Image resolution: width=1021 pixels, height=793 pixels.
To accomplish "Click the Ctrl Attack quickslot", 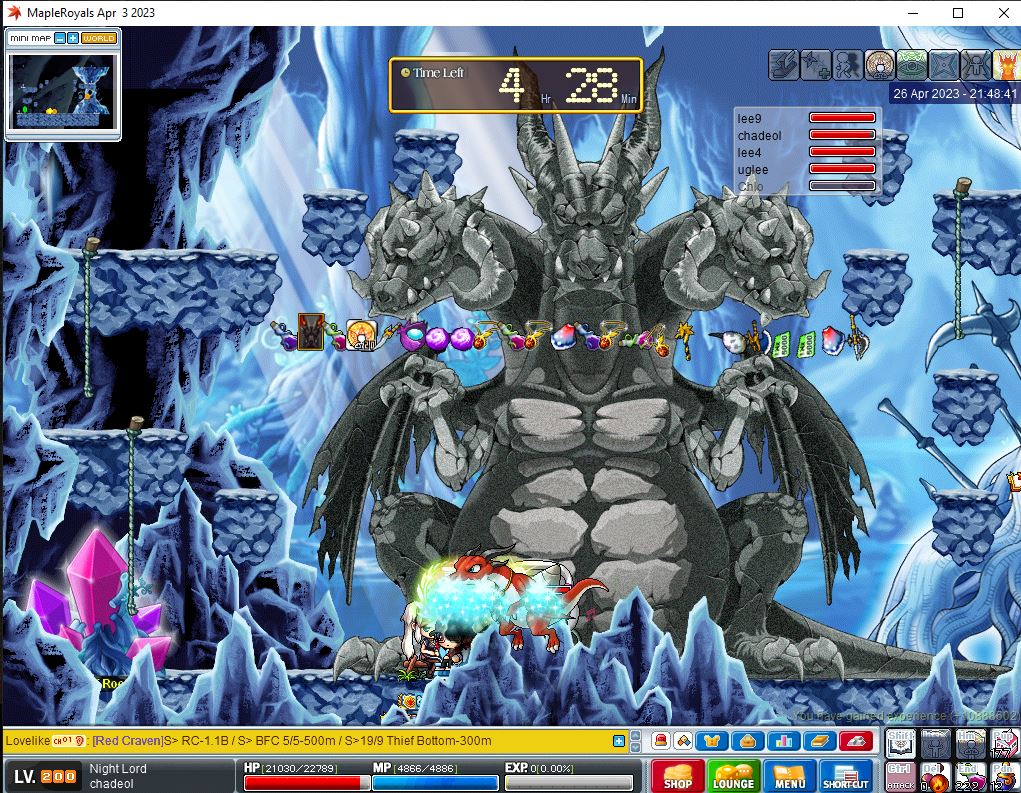I will click(x=901, y=777).
